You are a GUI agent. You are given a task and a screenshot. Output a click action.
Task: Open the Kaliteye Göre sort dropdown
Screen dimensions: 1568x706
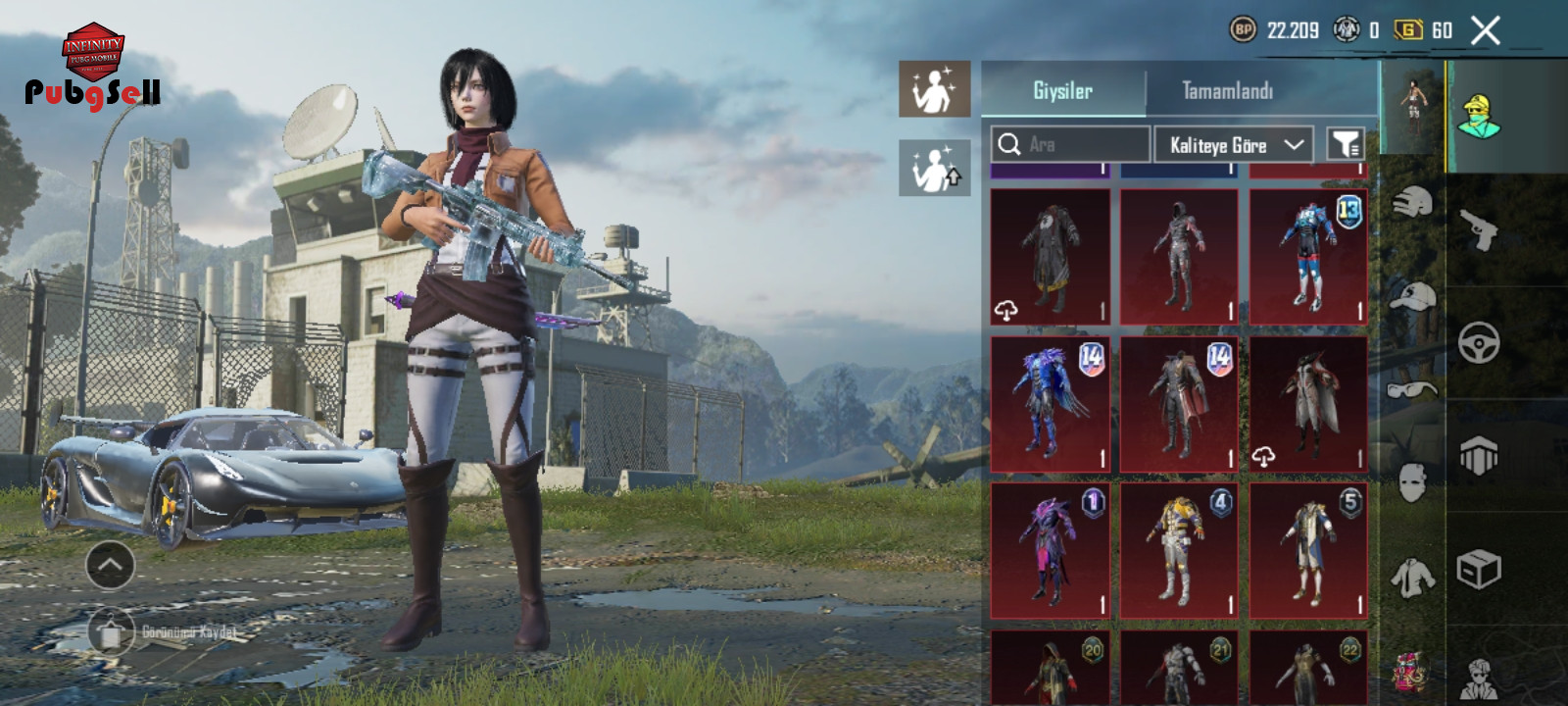click(x=1234, y=145)
